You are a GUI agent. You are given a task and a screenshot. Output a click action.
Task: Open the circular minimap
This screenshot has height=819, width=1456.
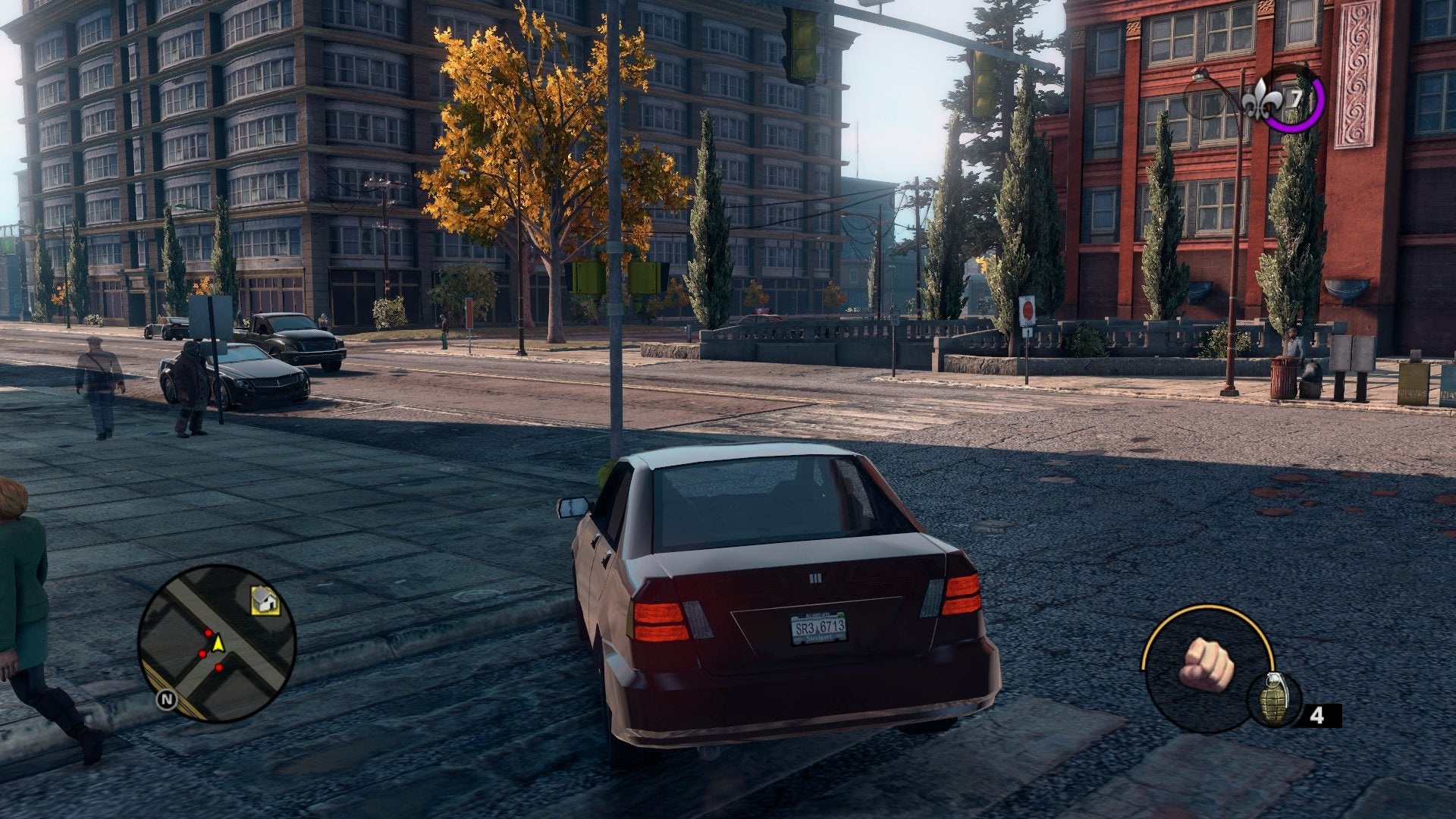point(217,643)
